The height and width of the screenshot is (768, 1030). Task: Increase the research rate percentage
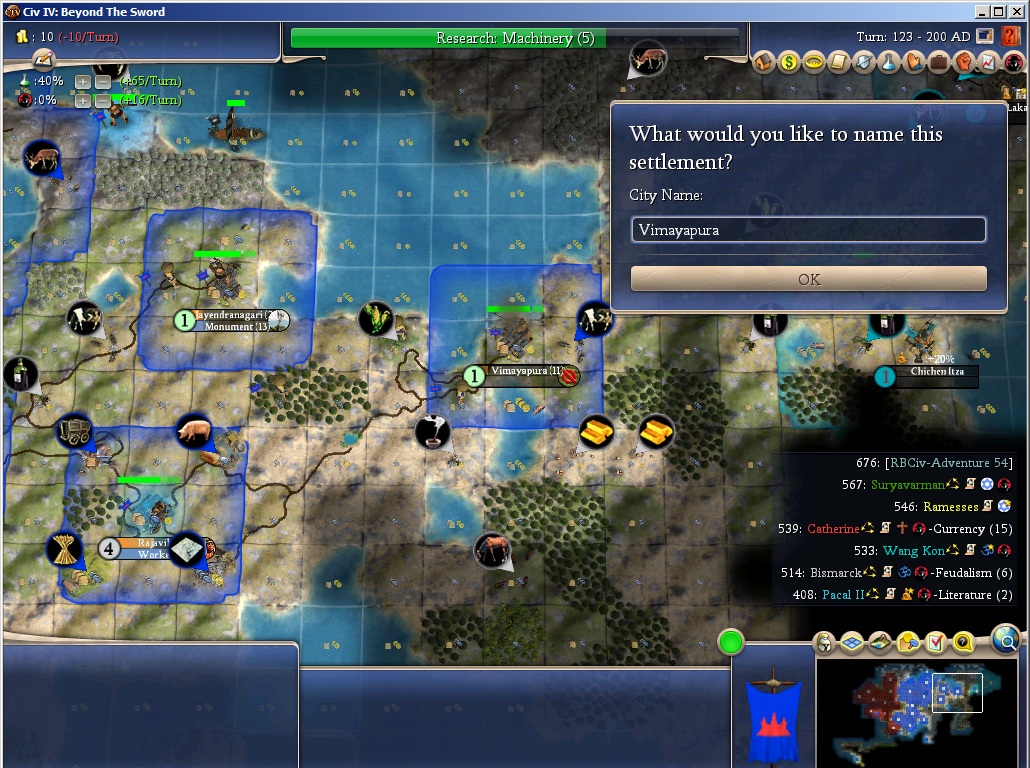tap(83, 82)
